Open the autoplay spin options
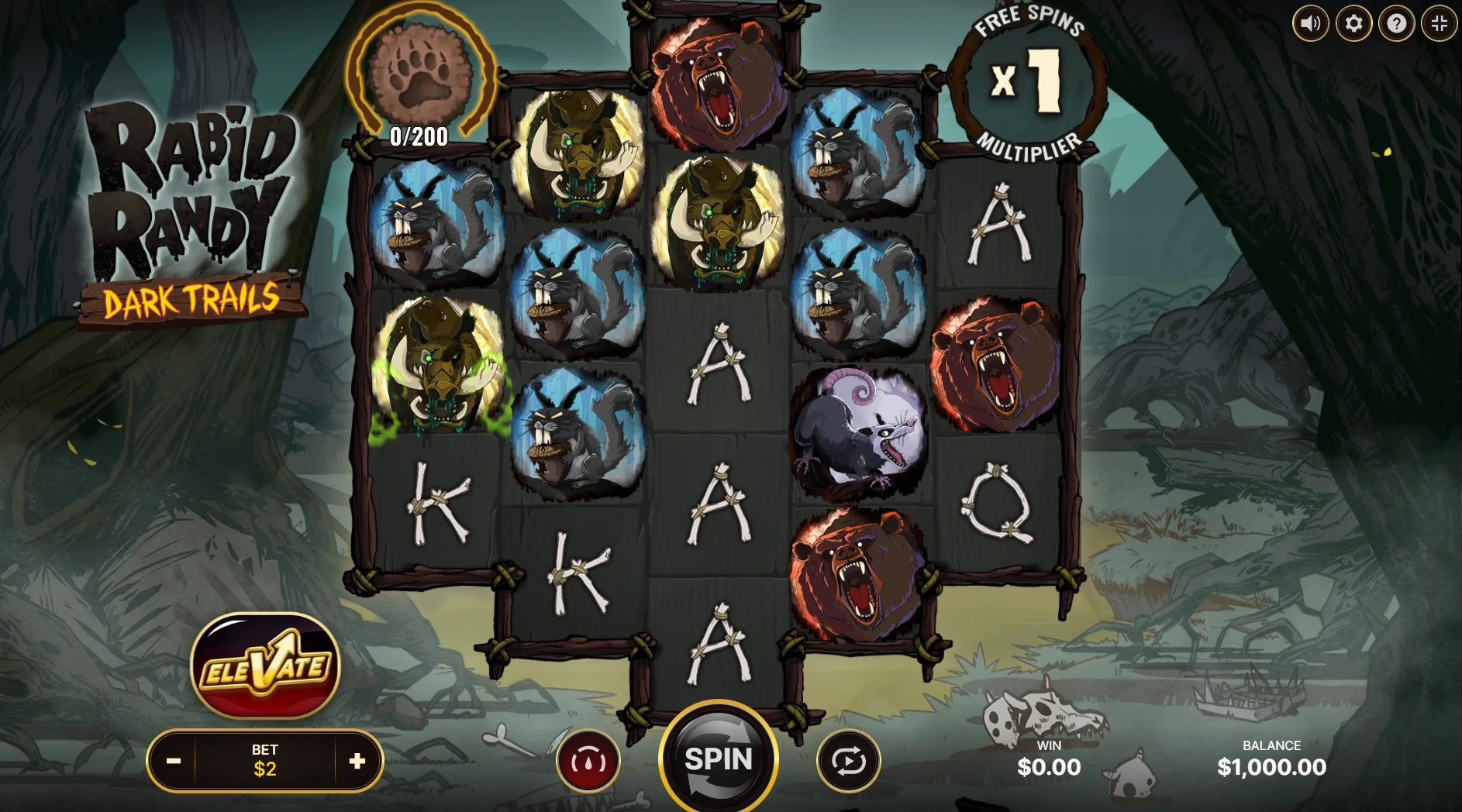The height and width of the screenshot is (812, 1462). [x=848, y=761]
